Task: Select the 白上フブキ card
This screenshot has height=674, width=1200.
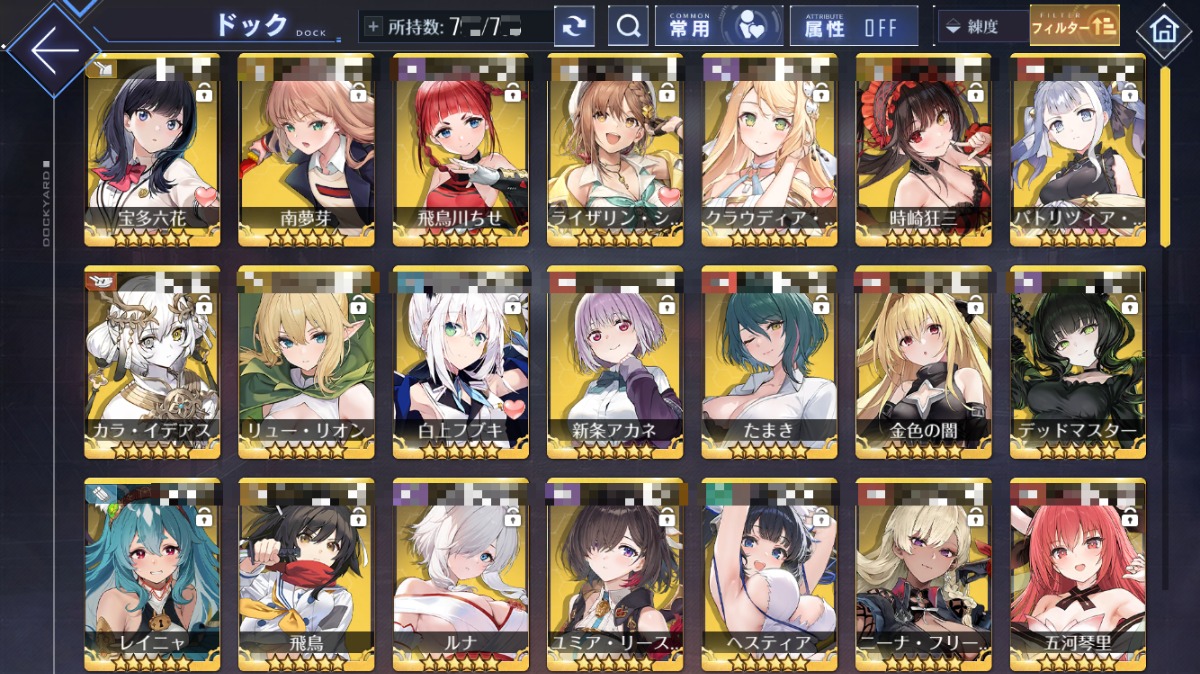Action: pos(460,360)
